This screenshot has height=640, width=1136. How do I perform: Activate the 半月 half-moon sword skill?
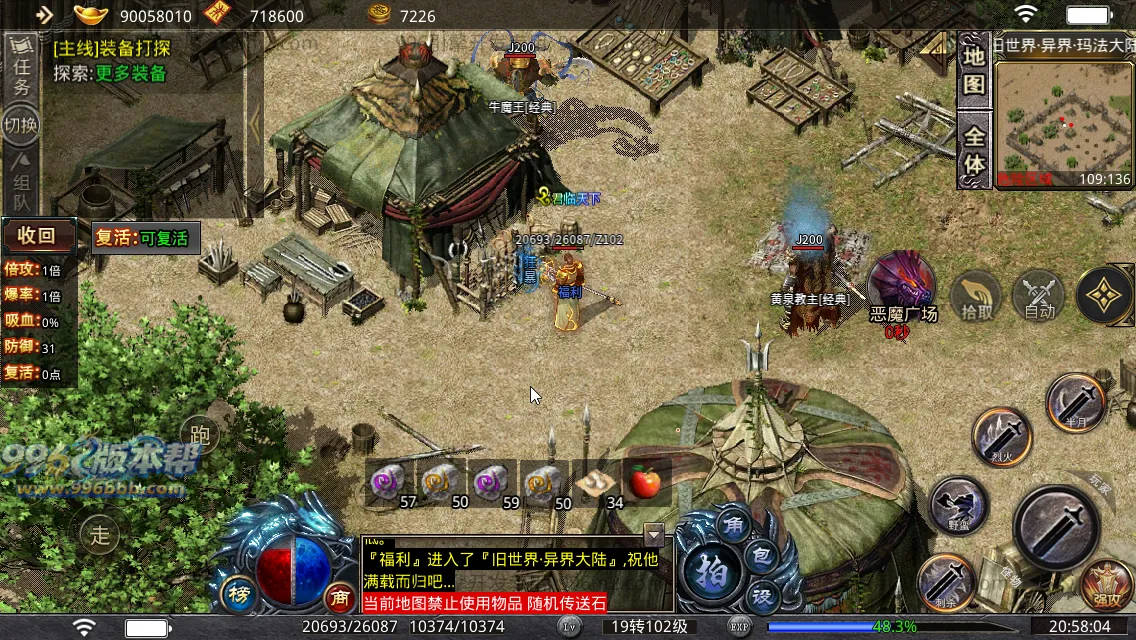pos(1076,402)
